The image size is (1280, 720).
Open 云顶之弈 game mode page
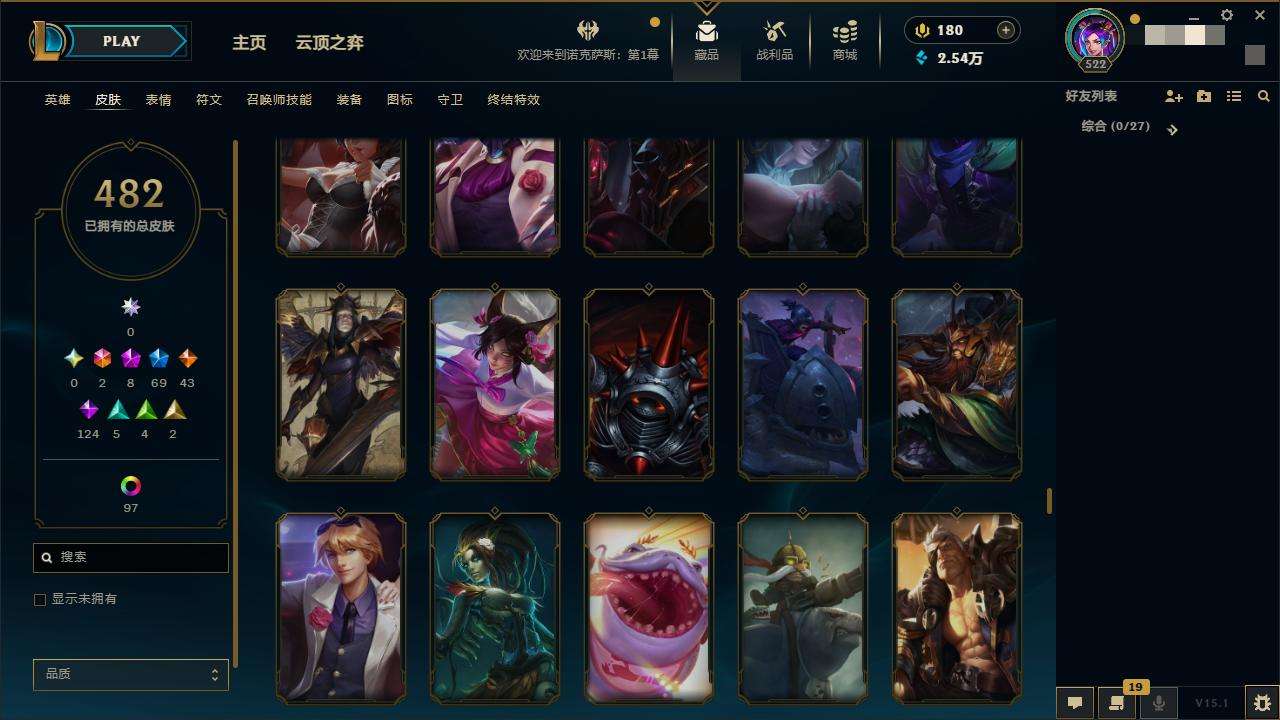pos(329,43)
